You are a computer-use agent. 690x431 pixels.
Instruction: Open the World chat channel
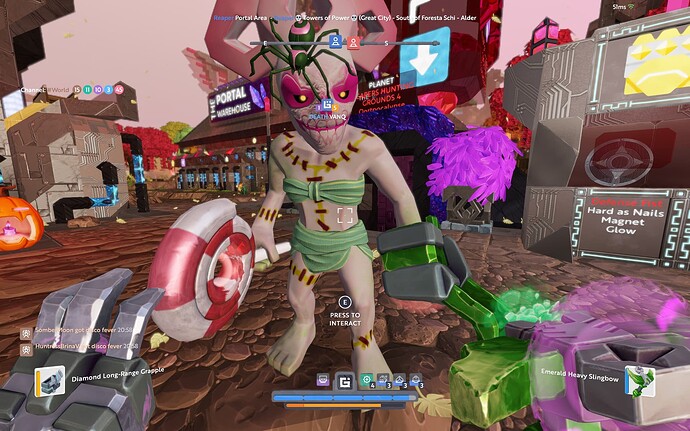click(x=58, y=90)
